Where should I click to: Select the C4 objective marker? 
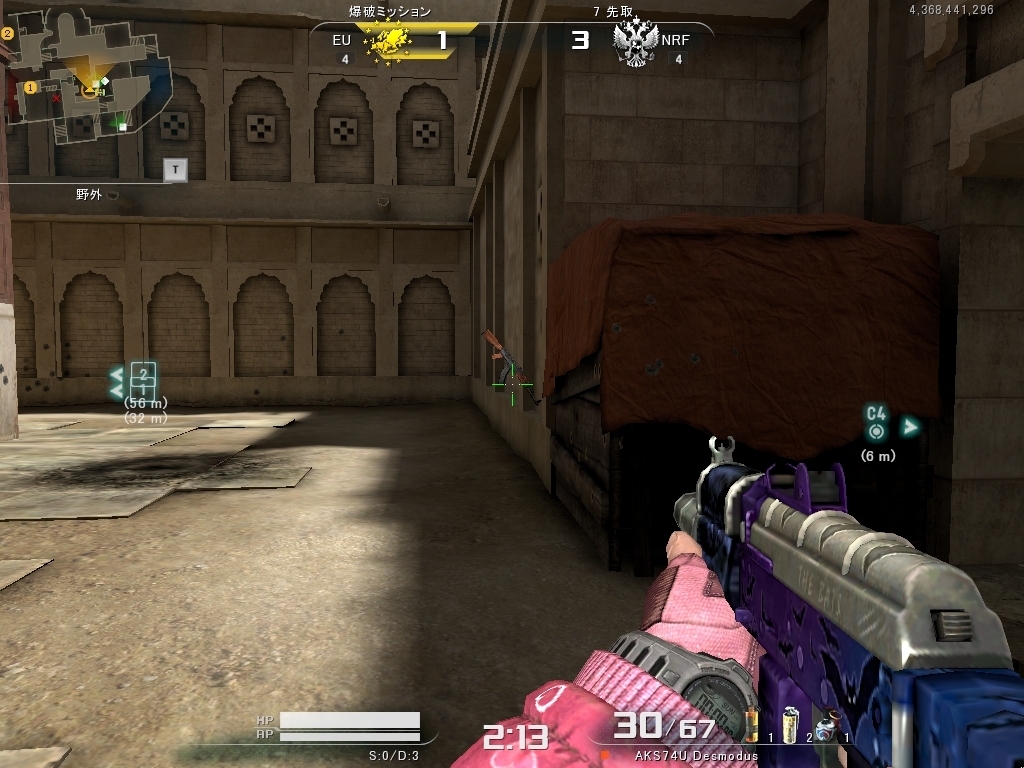tap(877, 421)
